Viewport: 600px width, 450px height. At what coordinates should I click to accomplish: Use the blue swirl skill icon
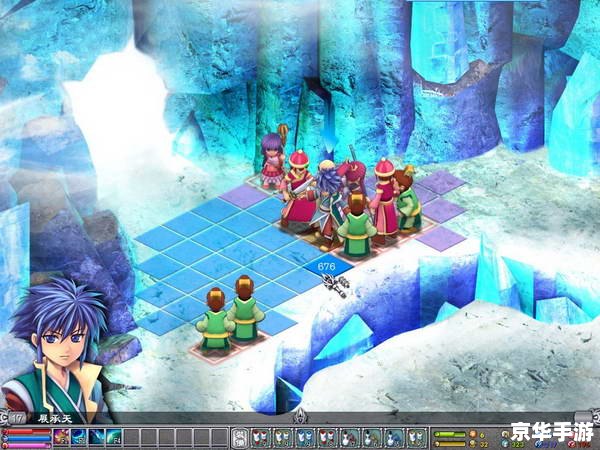coord(79,437)
